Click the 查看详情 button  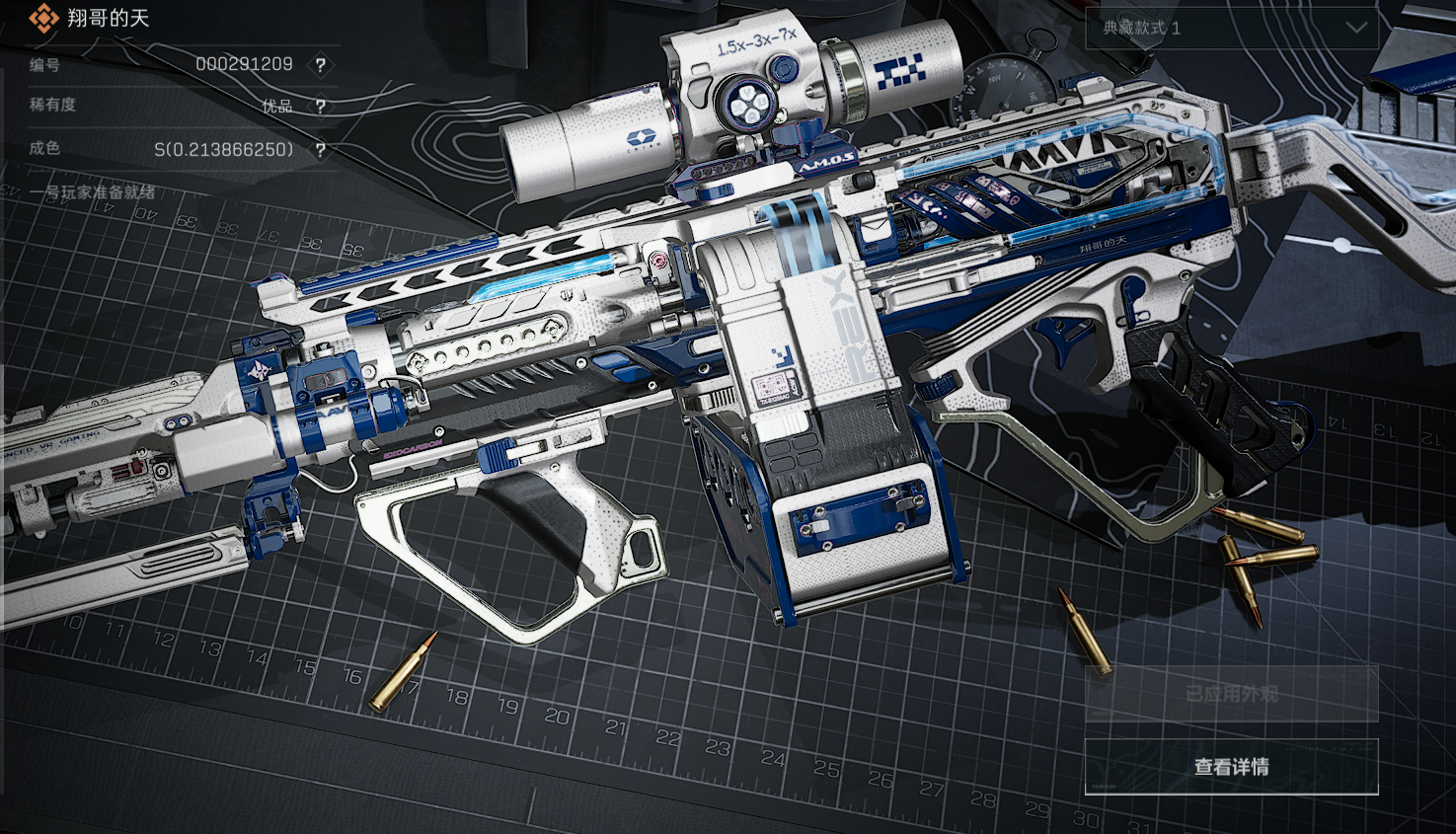tap(1231, 767)
